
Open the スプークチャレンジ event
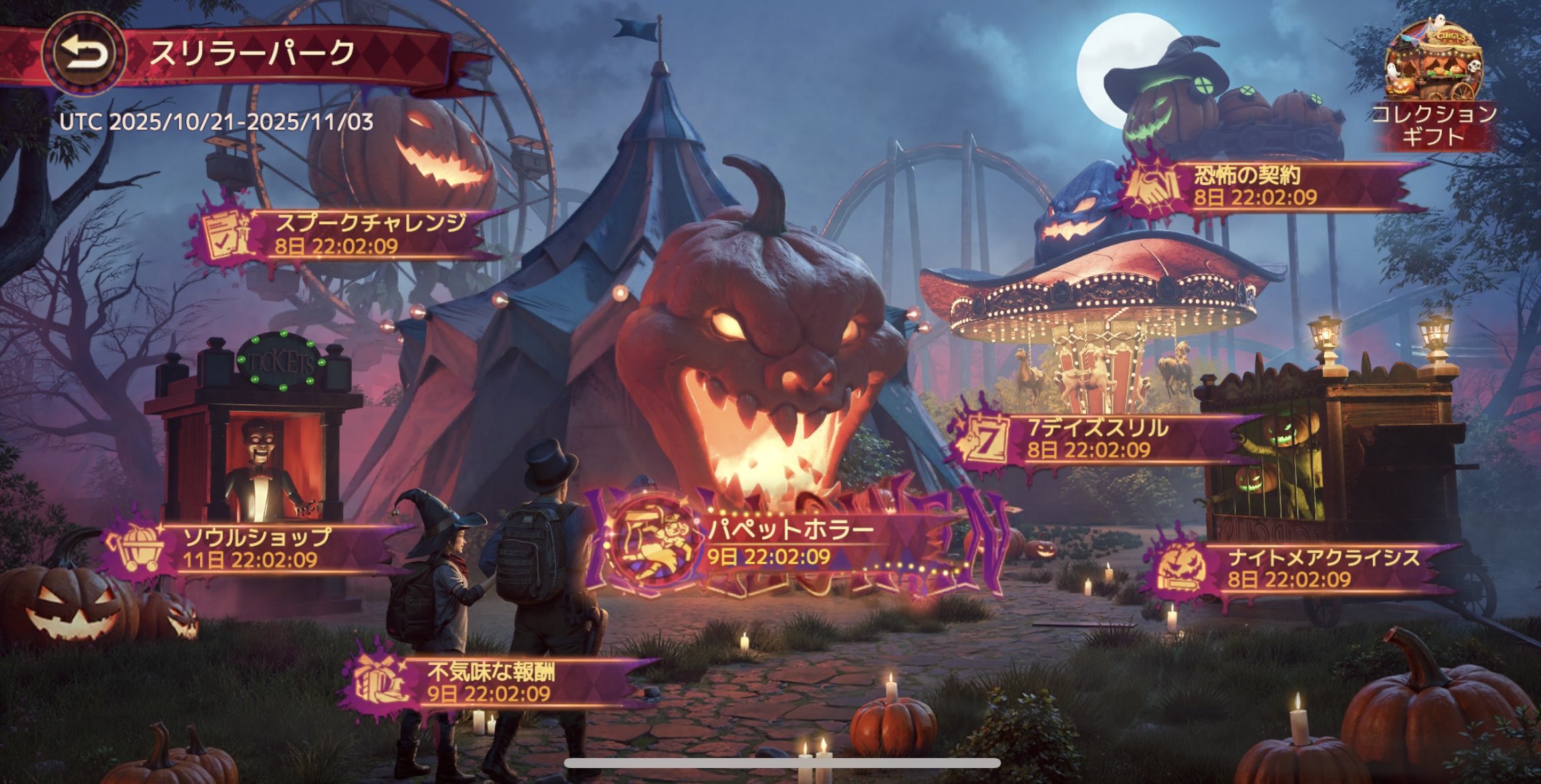346,234
